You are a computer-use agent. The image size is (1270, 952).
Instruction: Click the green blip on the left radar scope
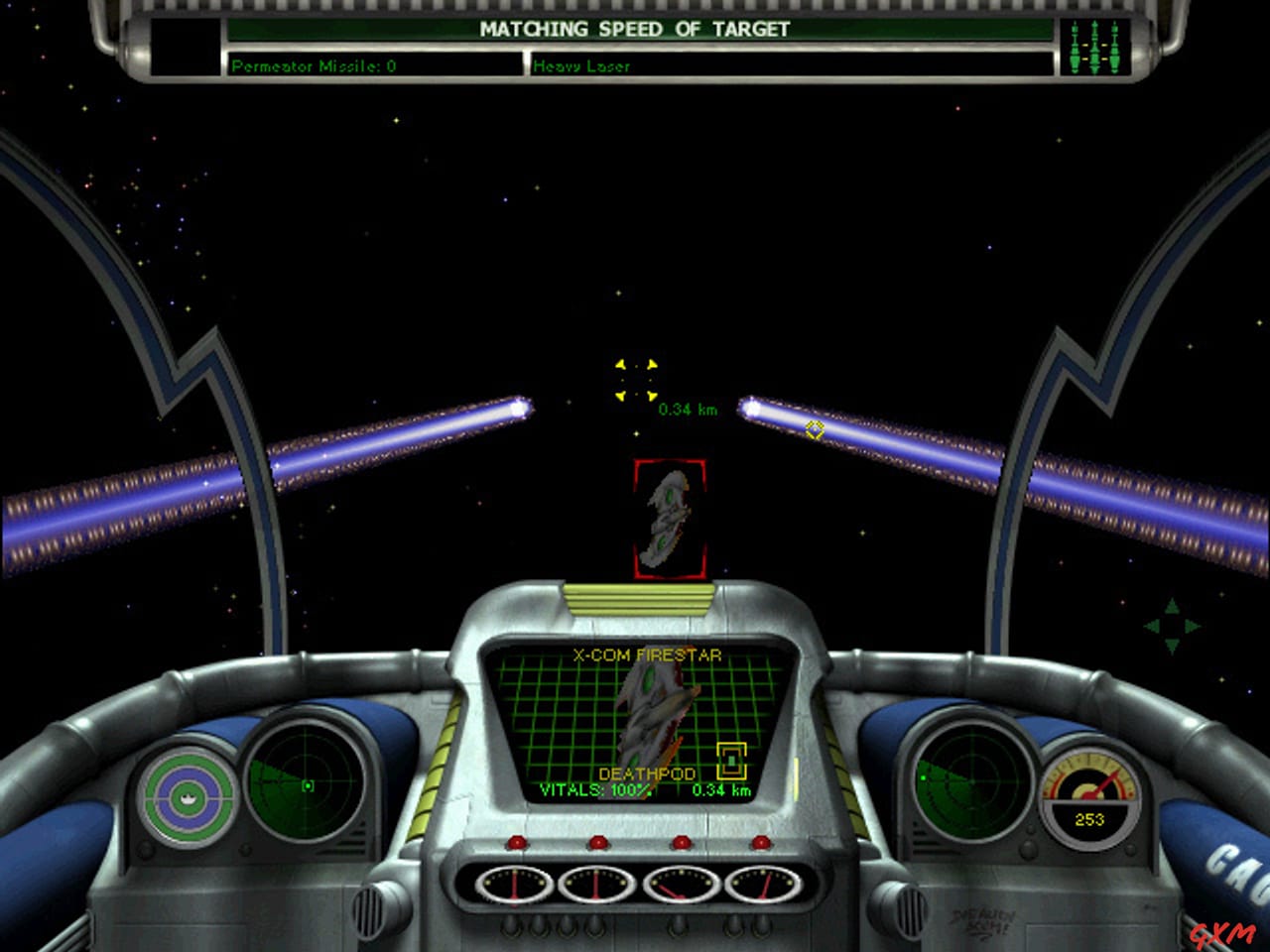309,784
